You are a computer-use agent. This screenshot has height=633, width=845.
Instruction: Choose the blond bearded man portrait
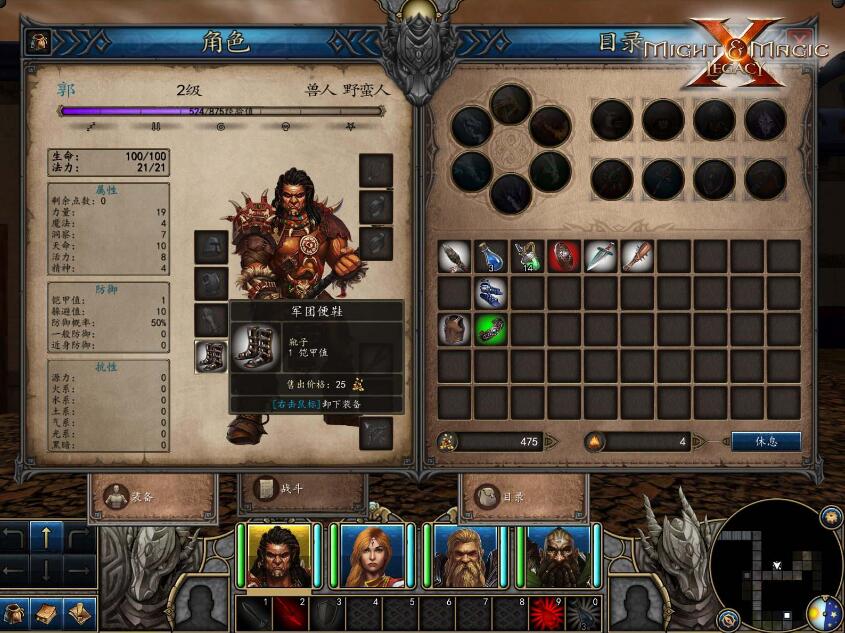click(466, 555)
